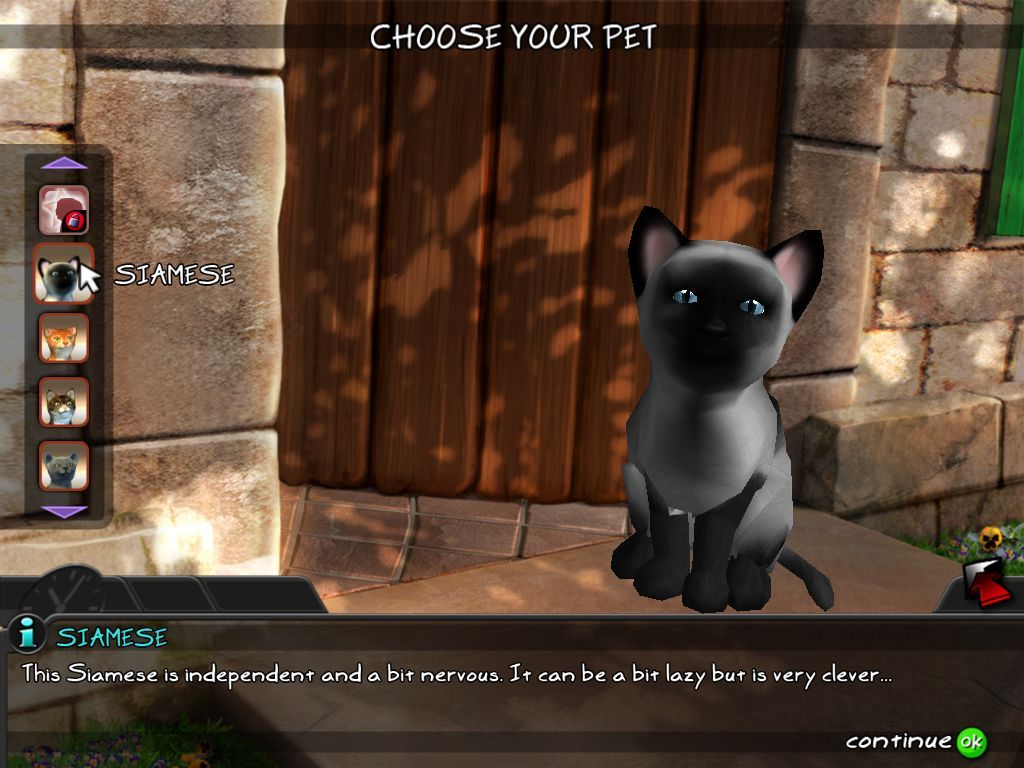The height and width of the screenshot is (768, 1024).
Task: Show more pets with purple down arrow
Action: 66,511
